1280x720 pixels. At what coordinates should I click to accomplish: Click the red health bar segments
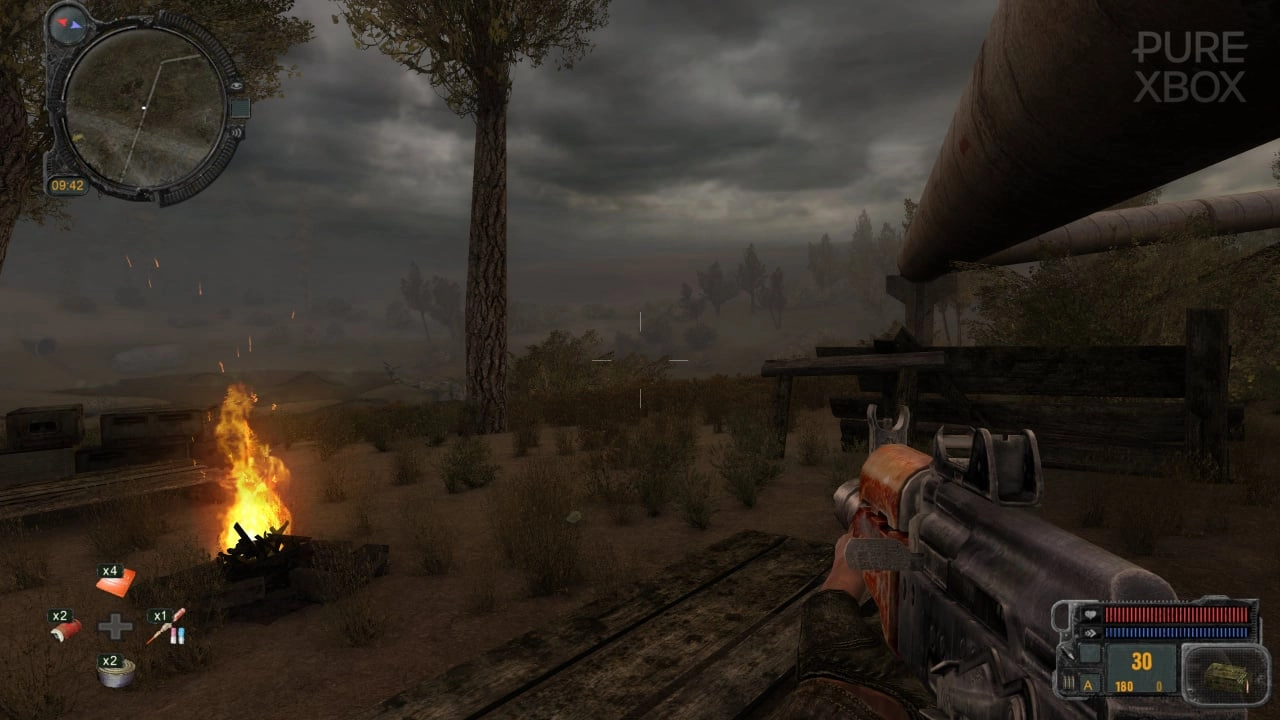[1176, 614]
